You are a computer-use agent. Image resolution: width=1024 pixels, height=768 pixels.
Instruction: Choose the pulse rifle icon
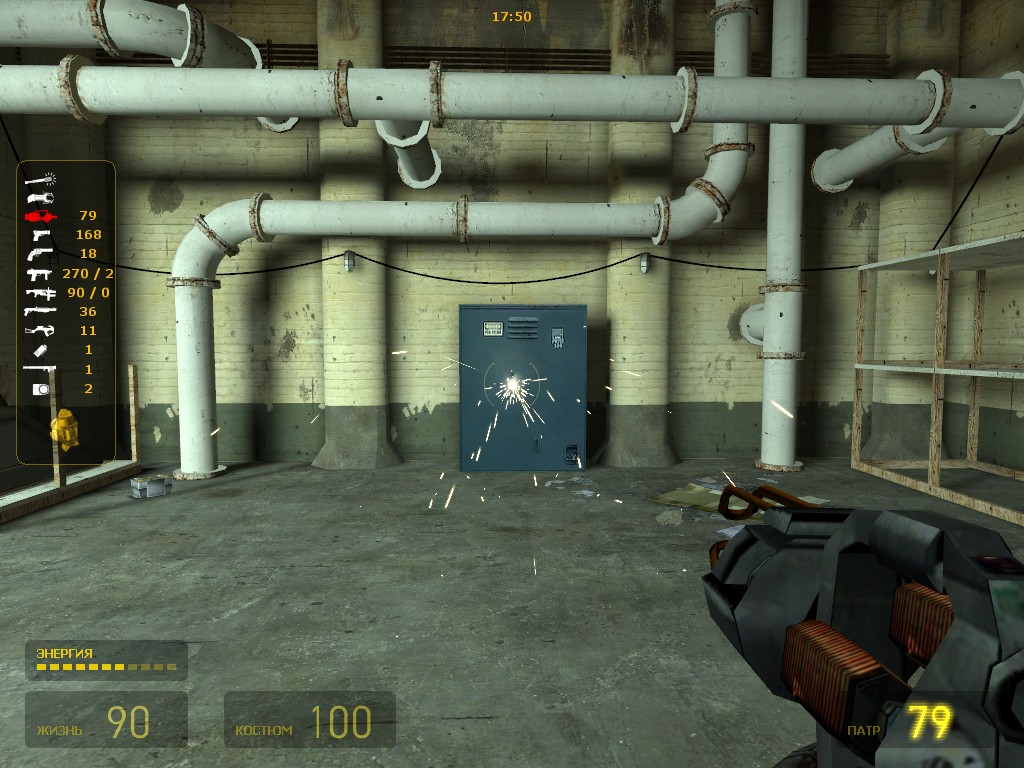pos(41,292)
